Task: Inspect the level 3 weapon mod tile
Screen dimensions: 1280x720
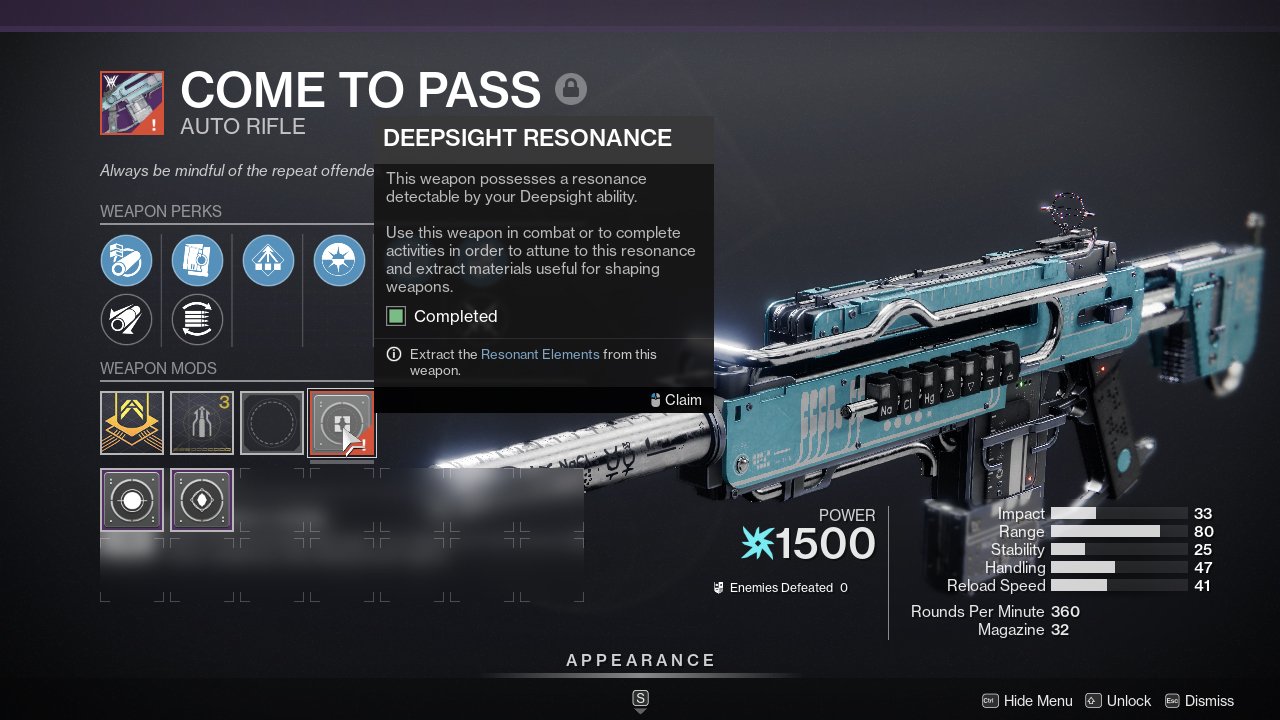Action: (x=202, y=422)
